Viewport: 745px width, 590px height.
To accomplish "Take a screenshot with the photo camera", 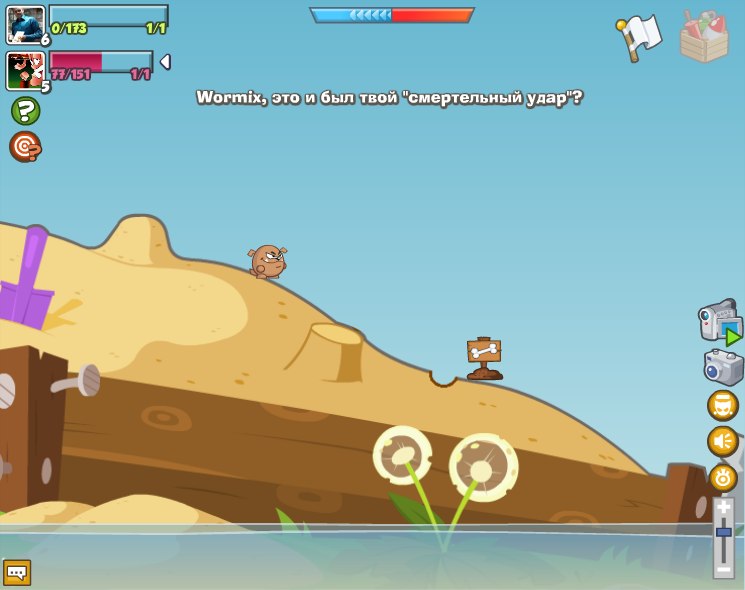I will (723, 367).
